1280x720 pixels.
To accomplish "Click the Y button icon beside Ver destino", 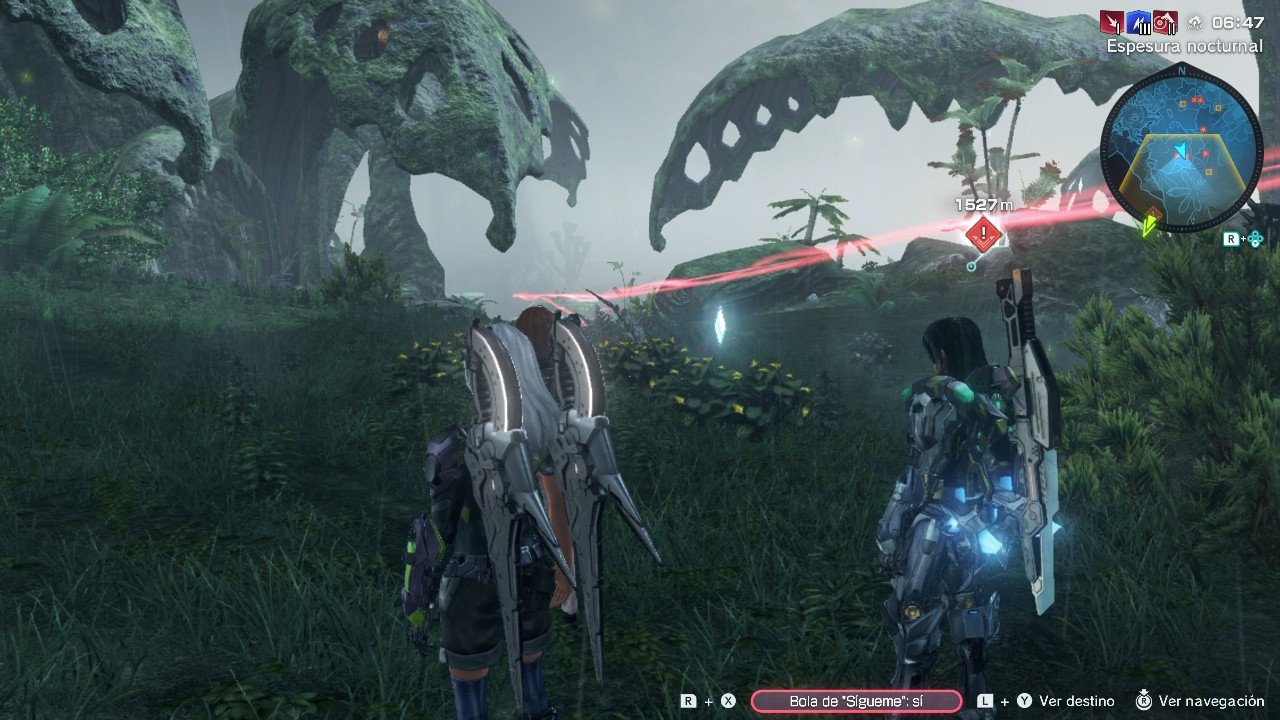I will pos(1024,701).
